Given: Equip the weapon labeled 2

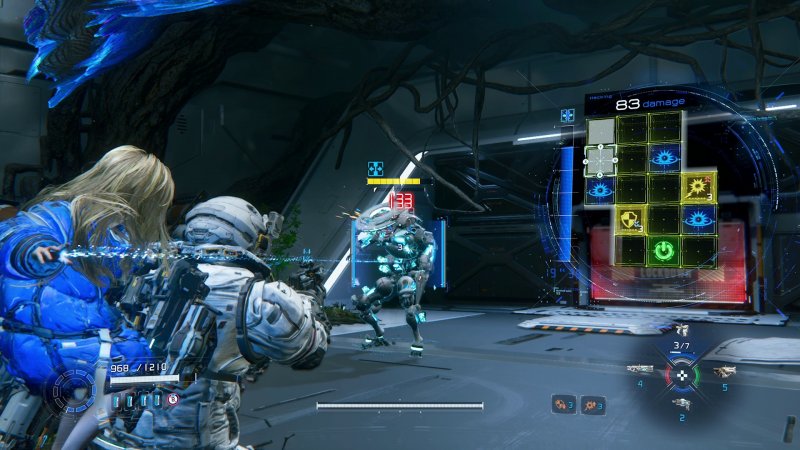Looking at the screenshot, I should click(x=682, y=402).
